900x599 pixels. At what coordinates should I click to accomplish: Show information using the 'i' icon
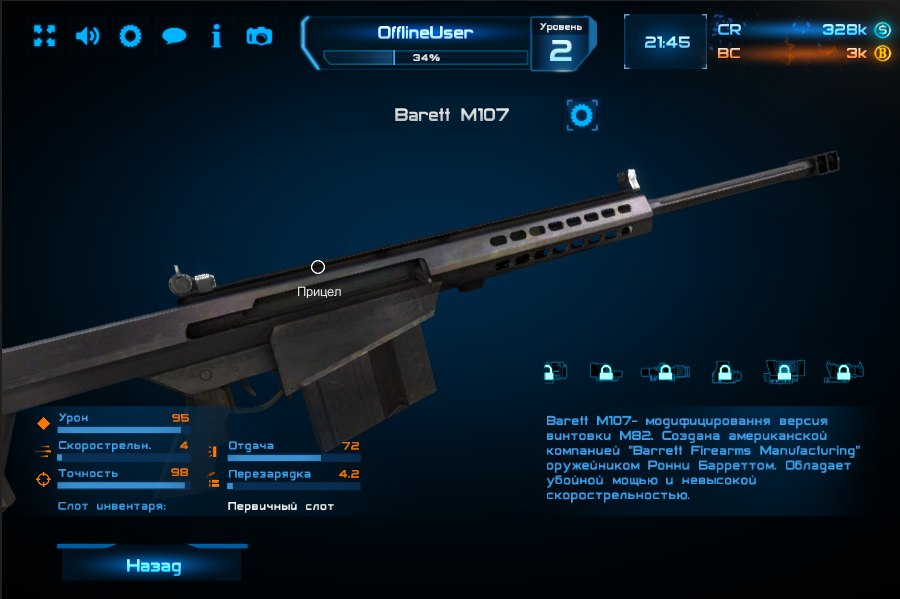pos(216,37)
